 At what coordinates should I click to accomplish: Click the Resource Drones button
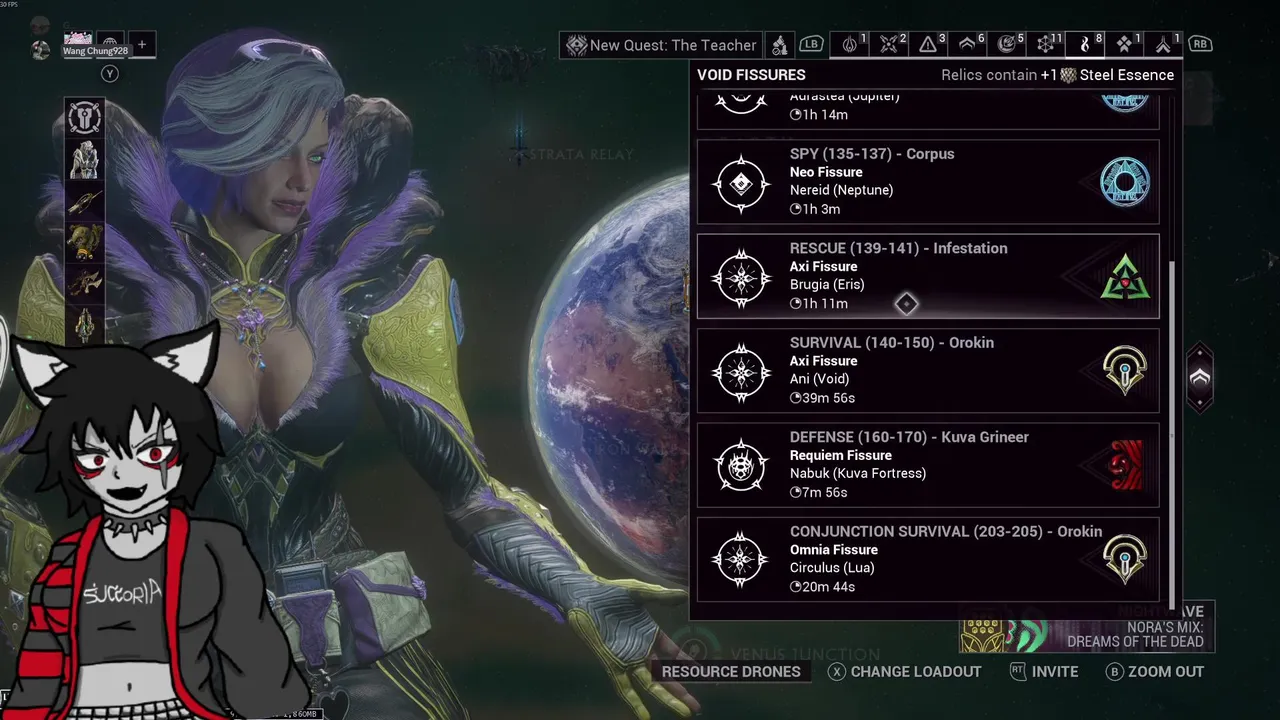tap(730, 672)
